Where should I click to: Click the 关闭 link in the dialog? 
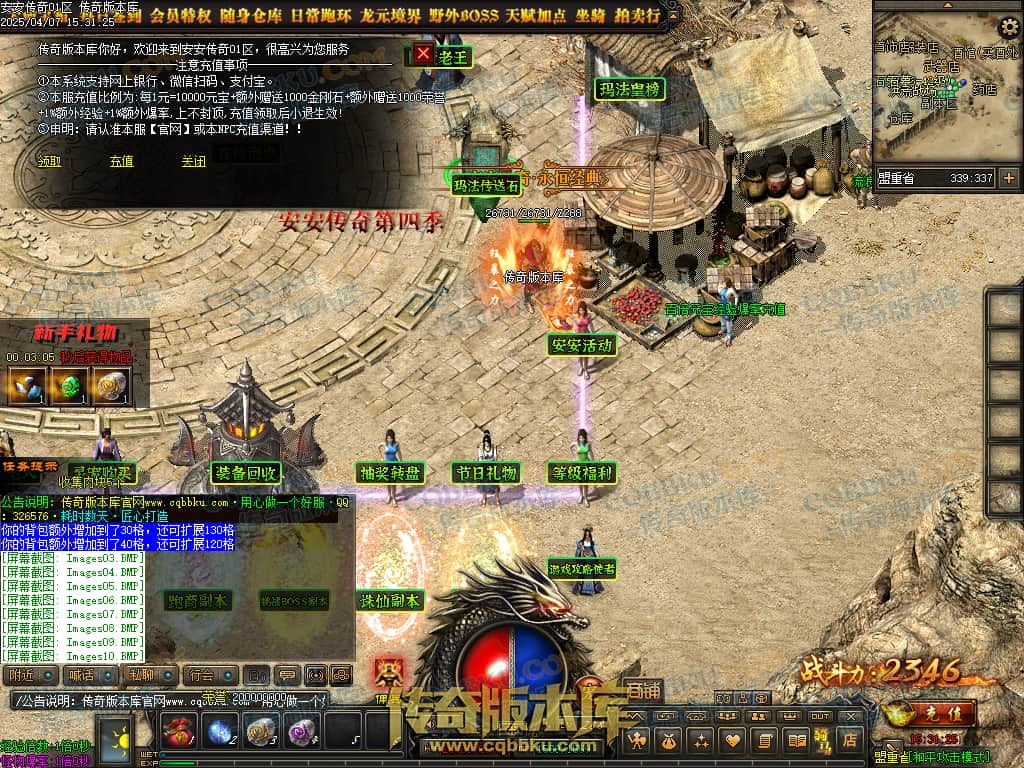tap(193, 161)
